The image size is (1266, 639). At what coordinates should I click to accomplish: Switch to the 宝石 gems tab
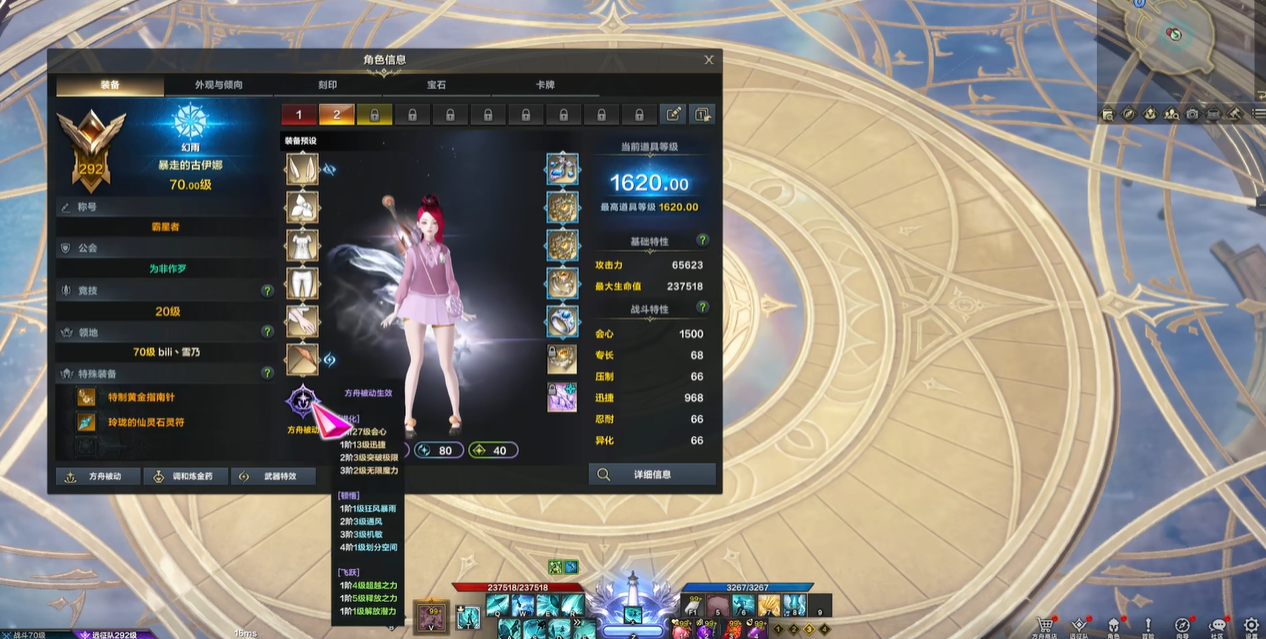[x=436, y=85]
